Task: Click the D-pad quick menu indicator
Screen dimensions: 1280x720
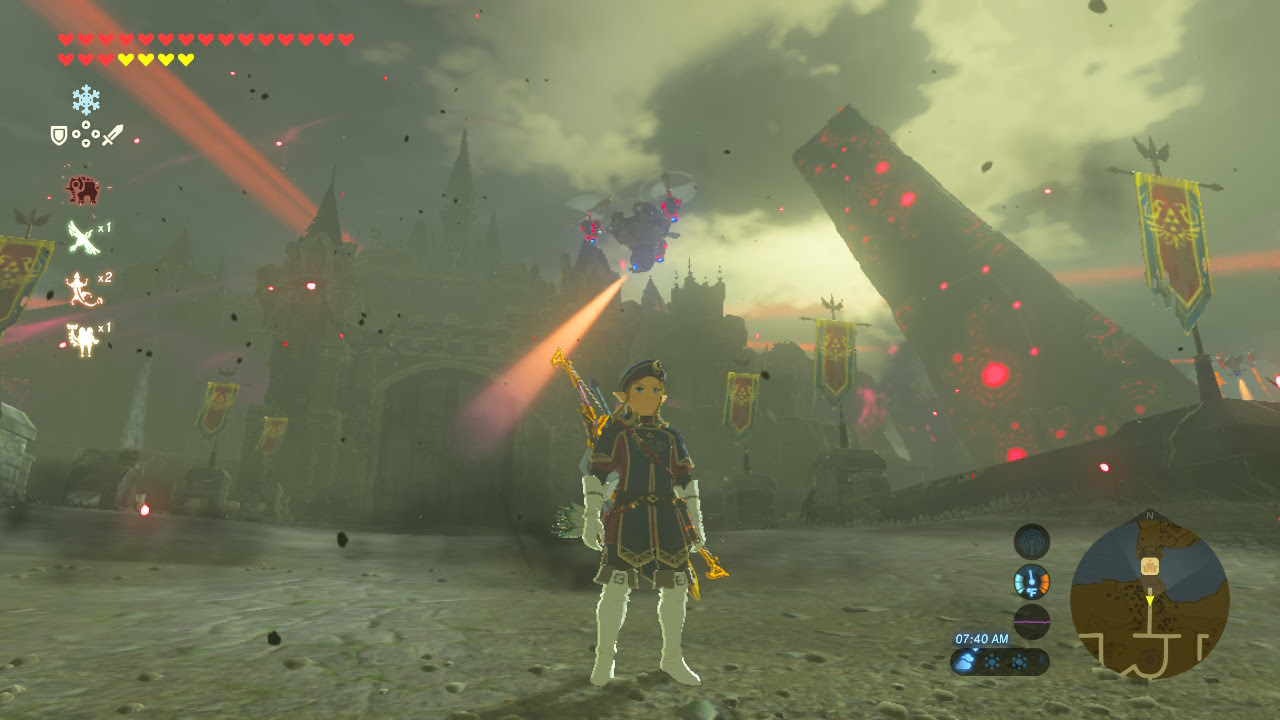Action: tap(85, 134)
